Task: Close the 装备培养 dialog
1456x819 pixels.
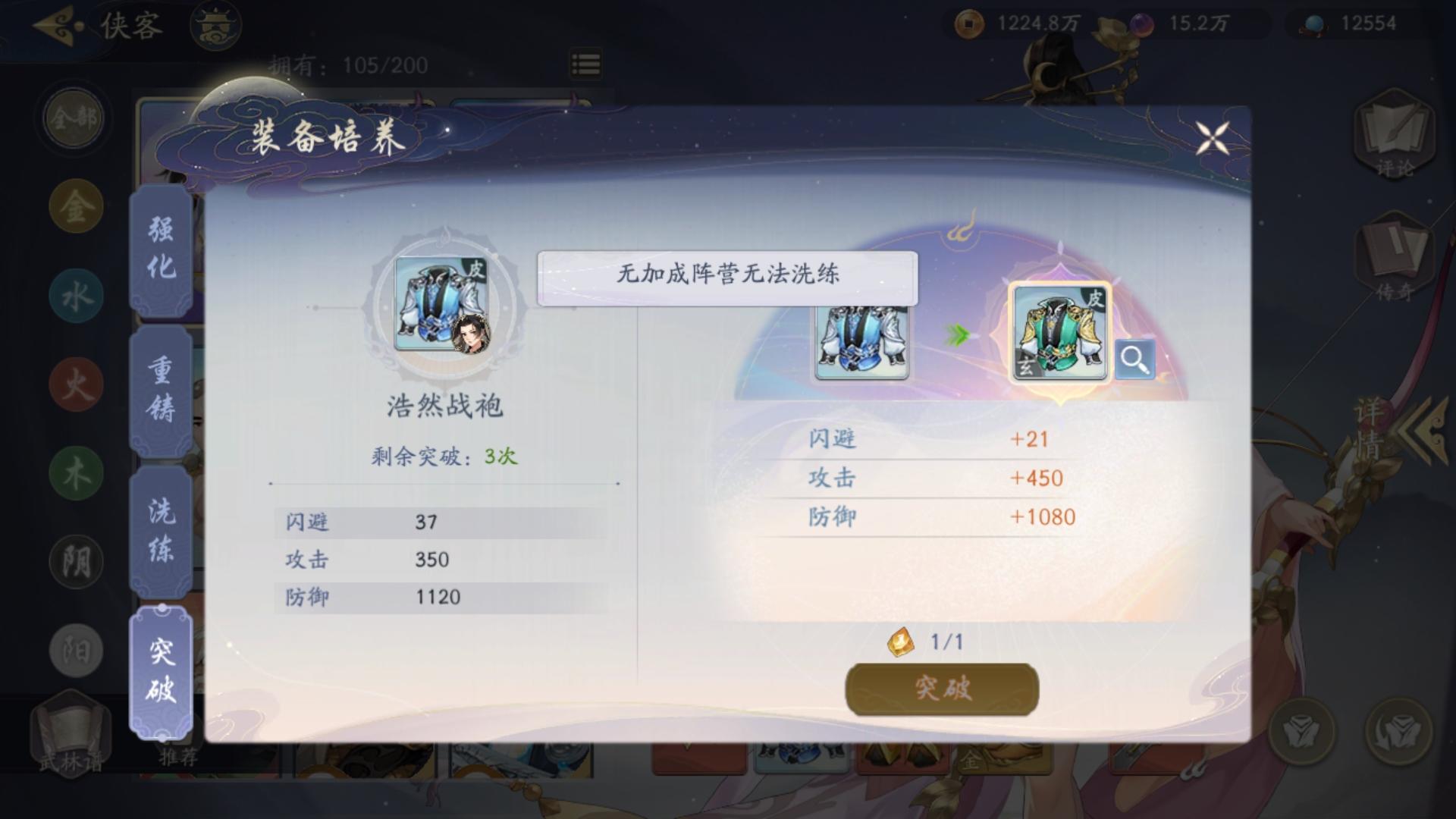Action: [1213, 139]
